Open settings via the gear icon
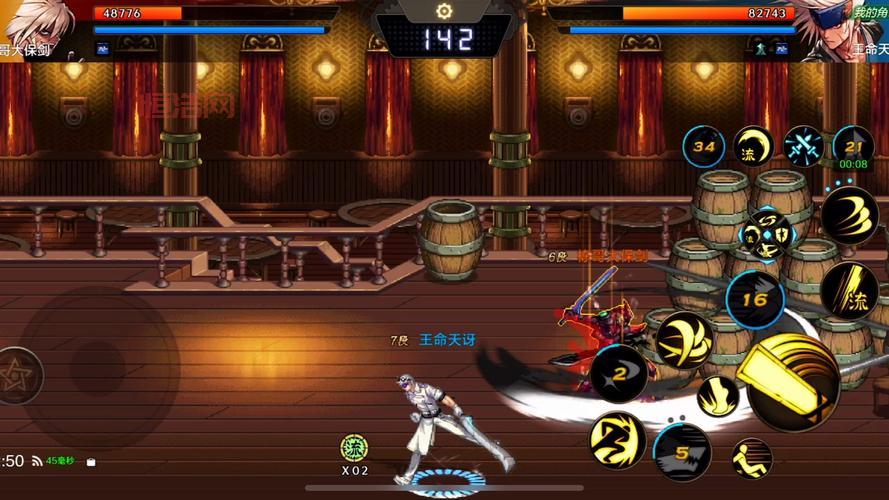This screenshot has height=500, width=889. [444, 11]
